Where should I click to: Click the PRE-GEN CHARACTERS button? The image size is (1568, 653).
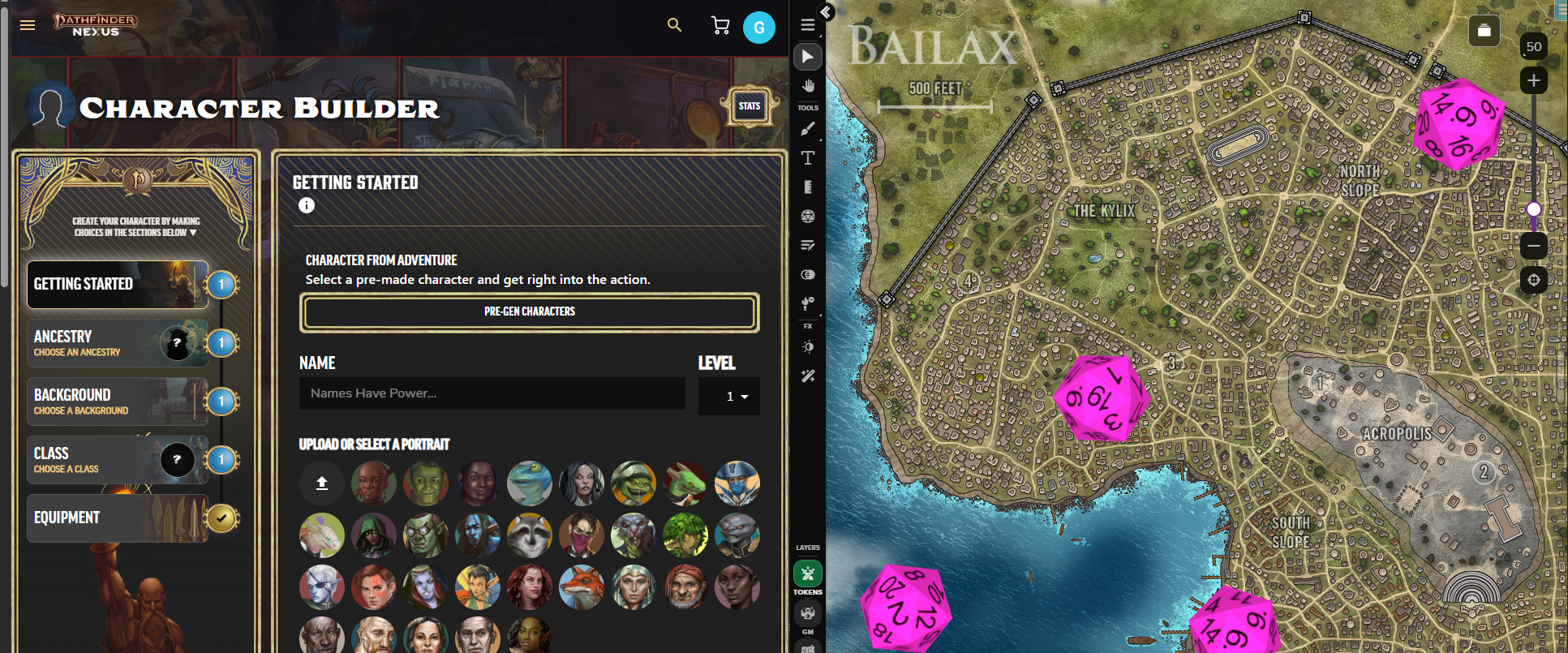pos(529,311)
